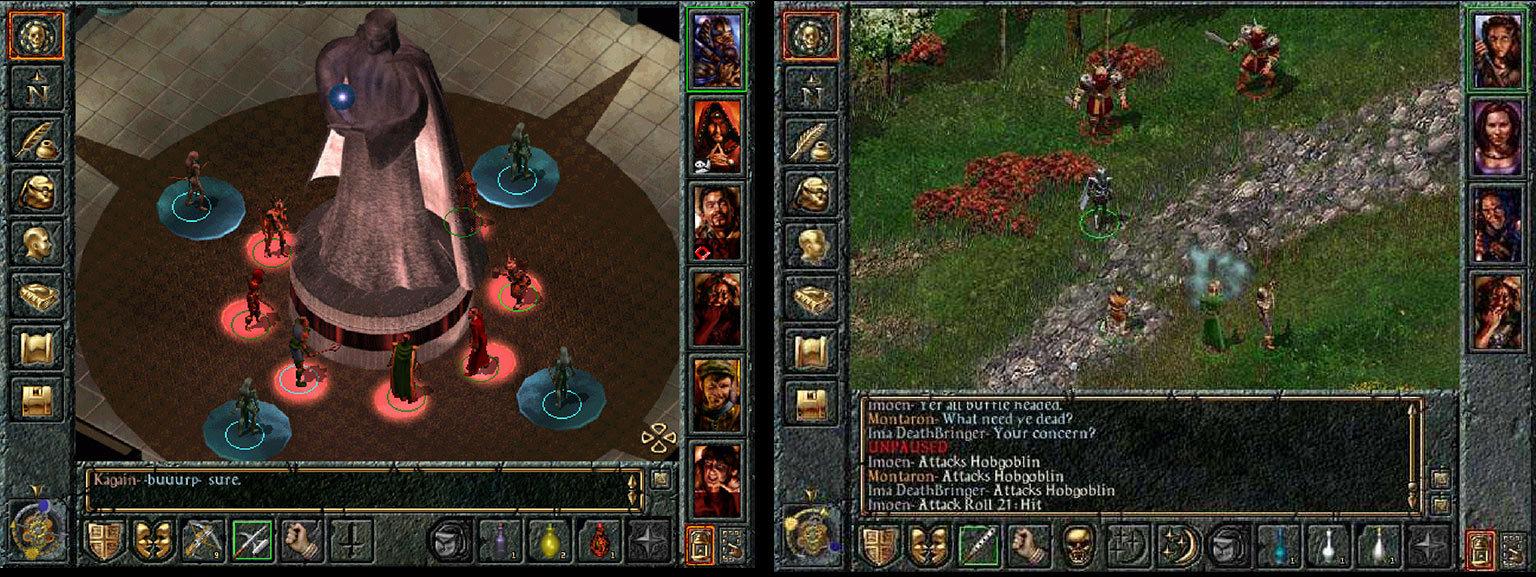This screenshot has width=1536, height=577.
Task: Select the crossbow quick weapon slot
Action: pyautogui.click(x=203, y=540)
